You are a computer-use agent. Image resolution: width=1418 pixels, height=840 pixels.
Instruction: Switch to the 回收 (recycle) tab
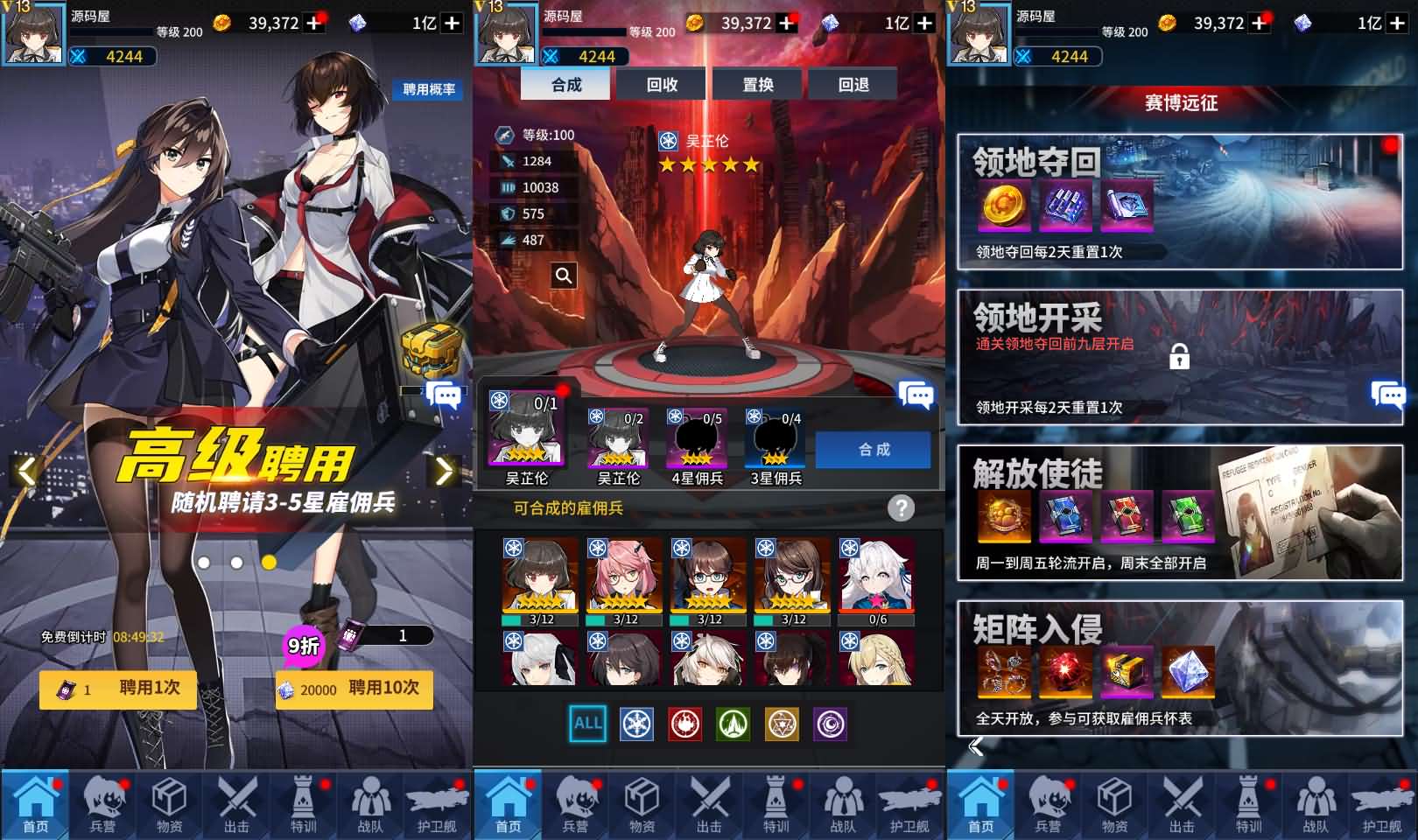663,85
